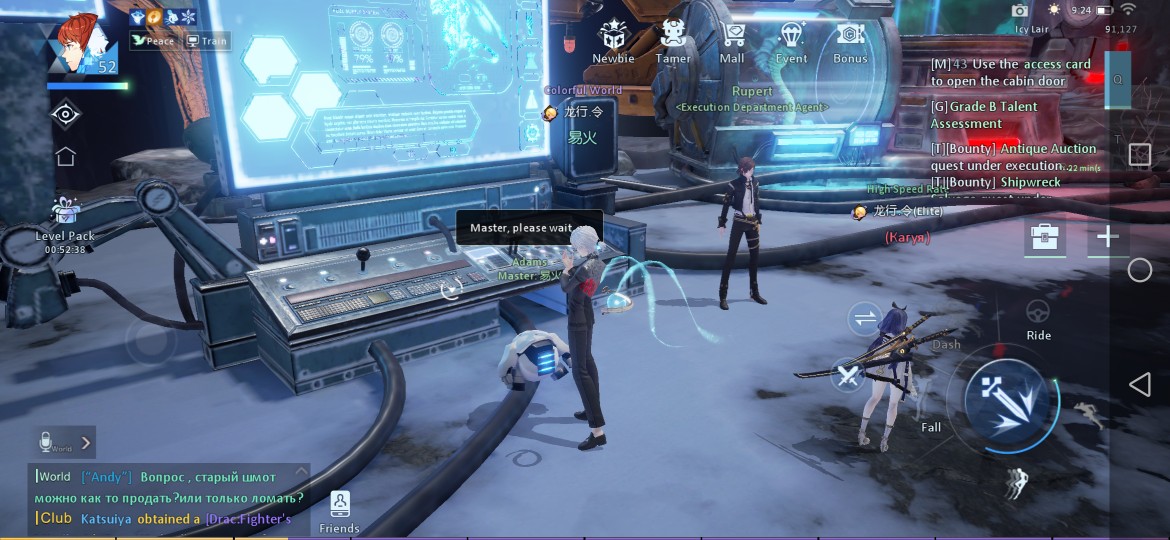
Task: Activate the World voice chat microphone
Action: click(x=47, y=441)
